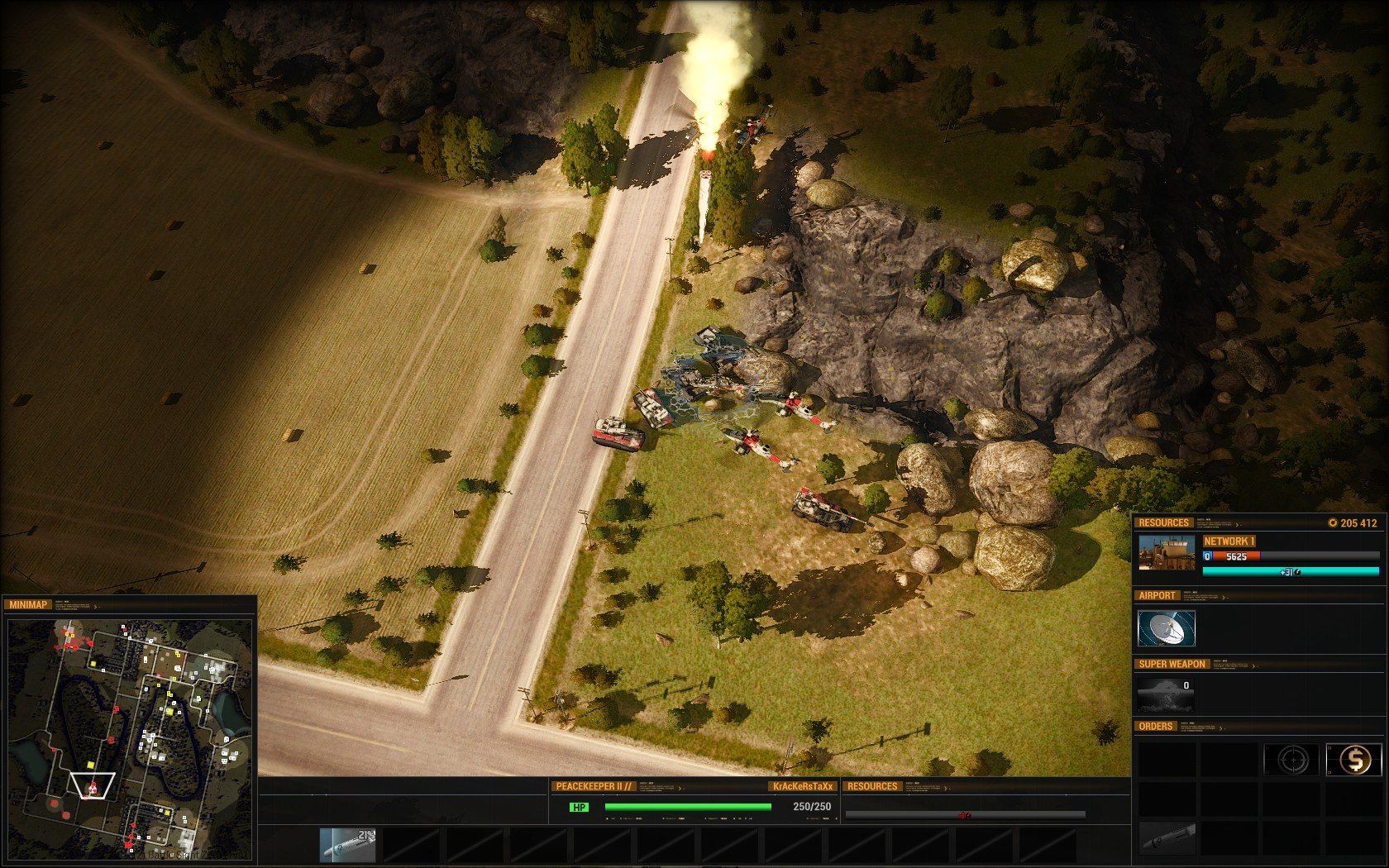Click the missile slot in production bar
This screenshot has width=1389, height=868.
[347, 845]
